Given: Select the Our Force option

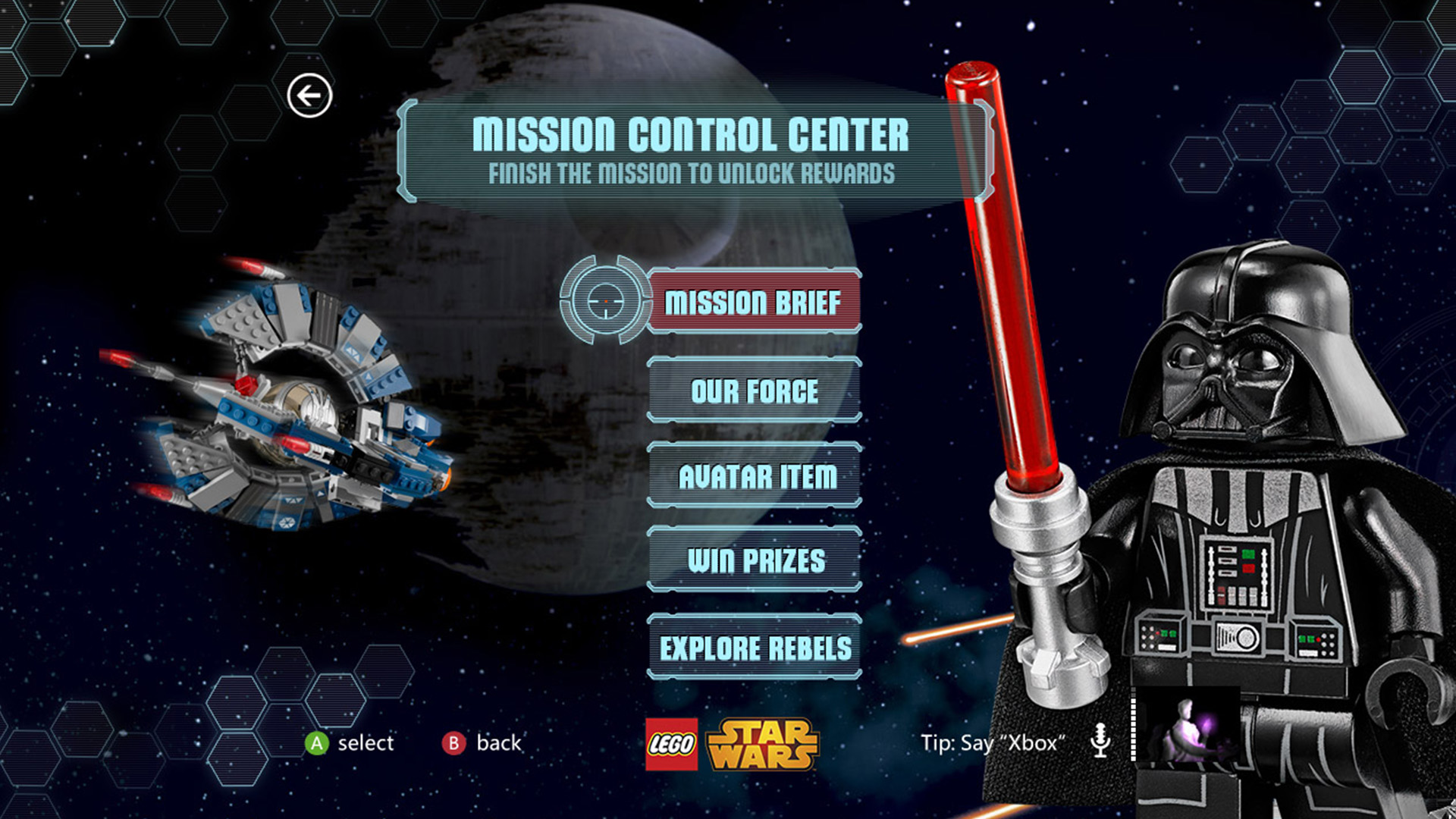Looking at the screenshot, I should pyautogui.click(x=754, y=391).
